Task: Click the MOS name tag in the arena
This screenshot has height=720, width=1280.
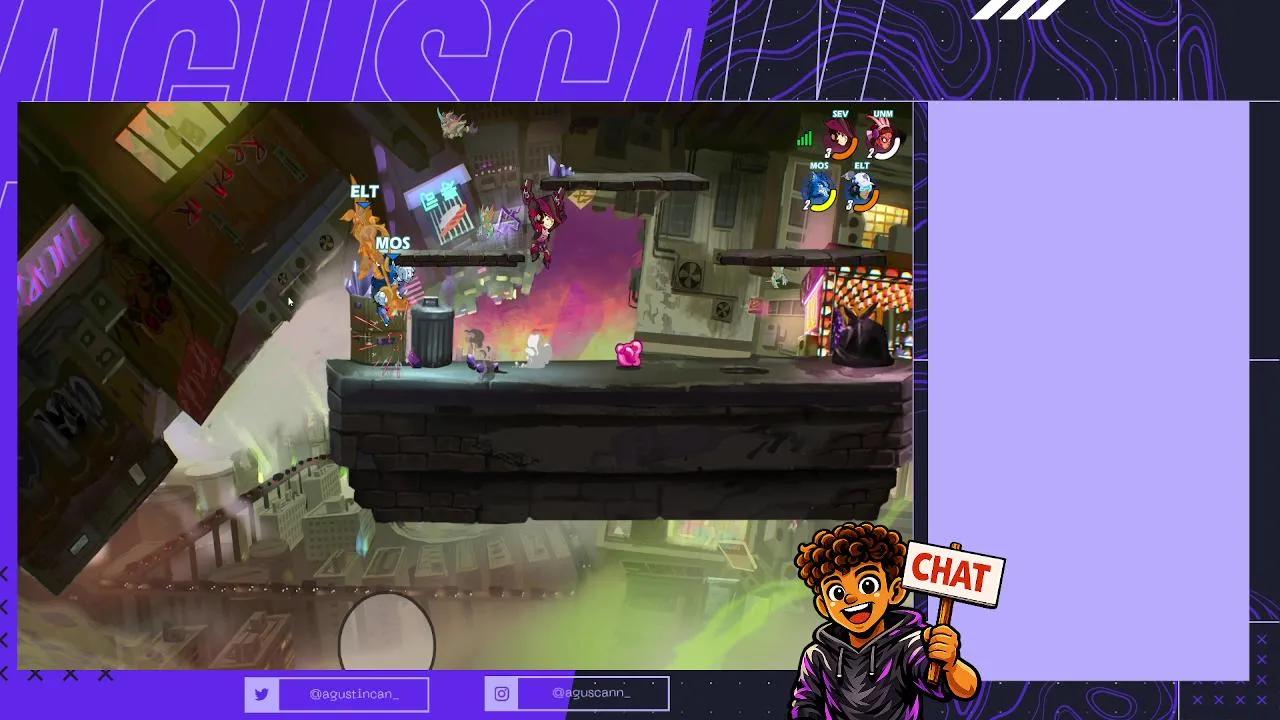Action: pos(395,242)
